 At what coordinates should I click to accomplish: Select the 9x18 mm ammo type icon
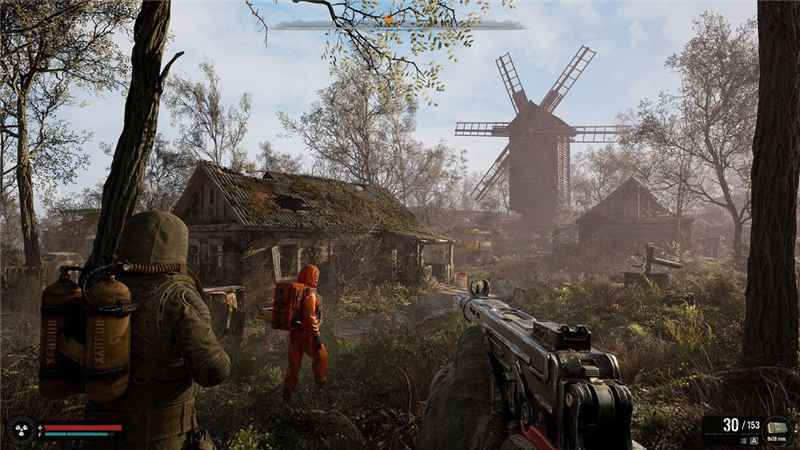777,427
